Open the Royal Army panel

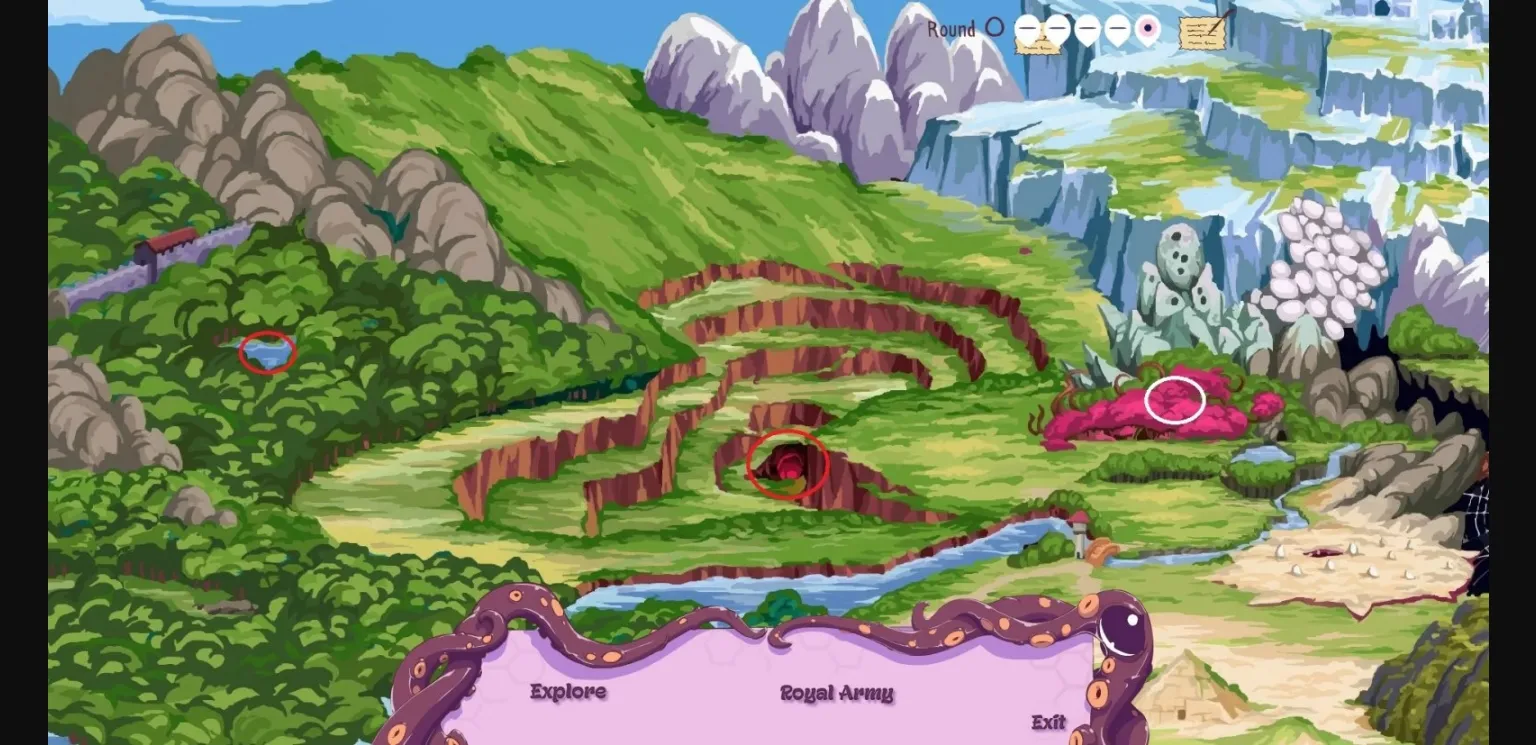pos(836,692)
